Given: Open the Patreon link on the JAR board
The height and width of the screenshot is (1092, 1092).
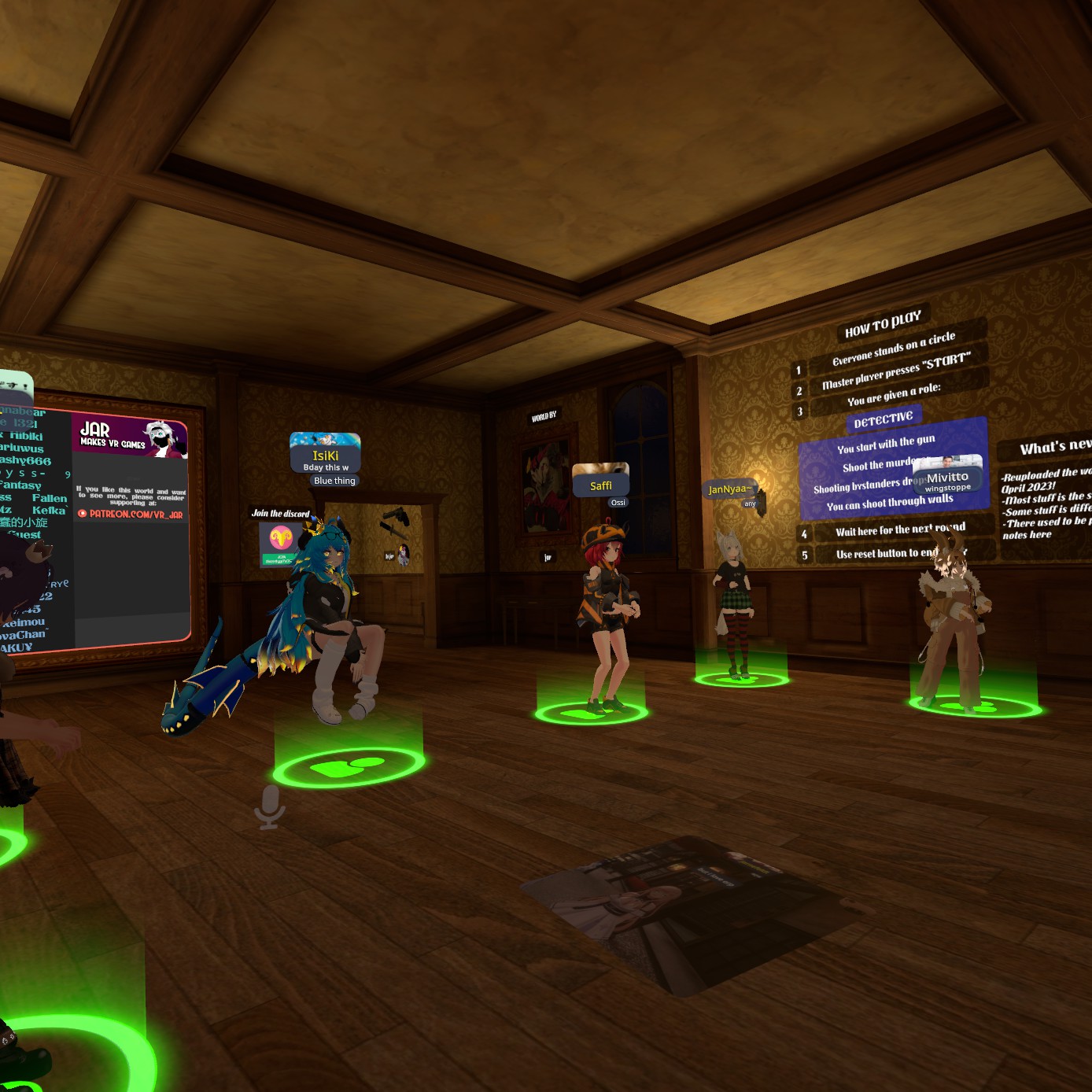Looking at the screenshot, I should [x=131, y=514].
